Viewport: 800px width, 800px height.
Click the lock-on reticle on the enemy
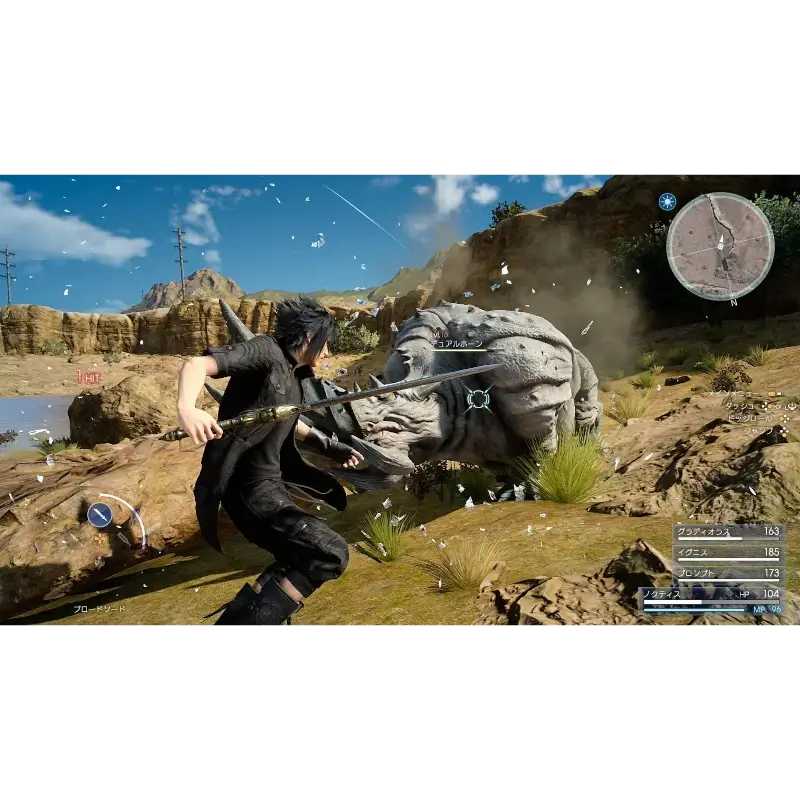coord(479,398)
